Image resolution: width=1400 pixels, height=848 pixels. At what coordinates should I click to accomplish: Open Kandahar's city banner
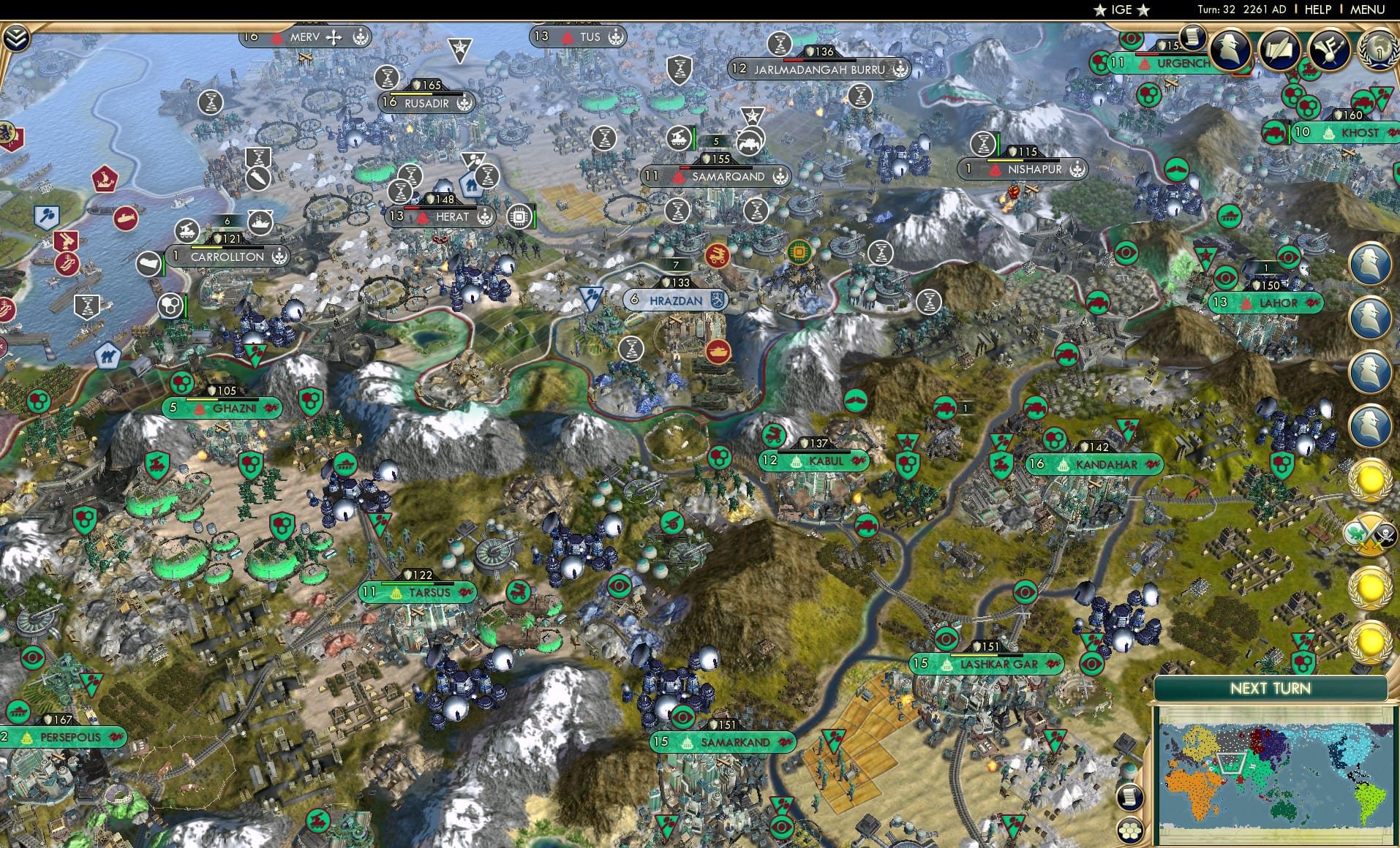pyautogui.click(x=1097, y=463)
